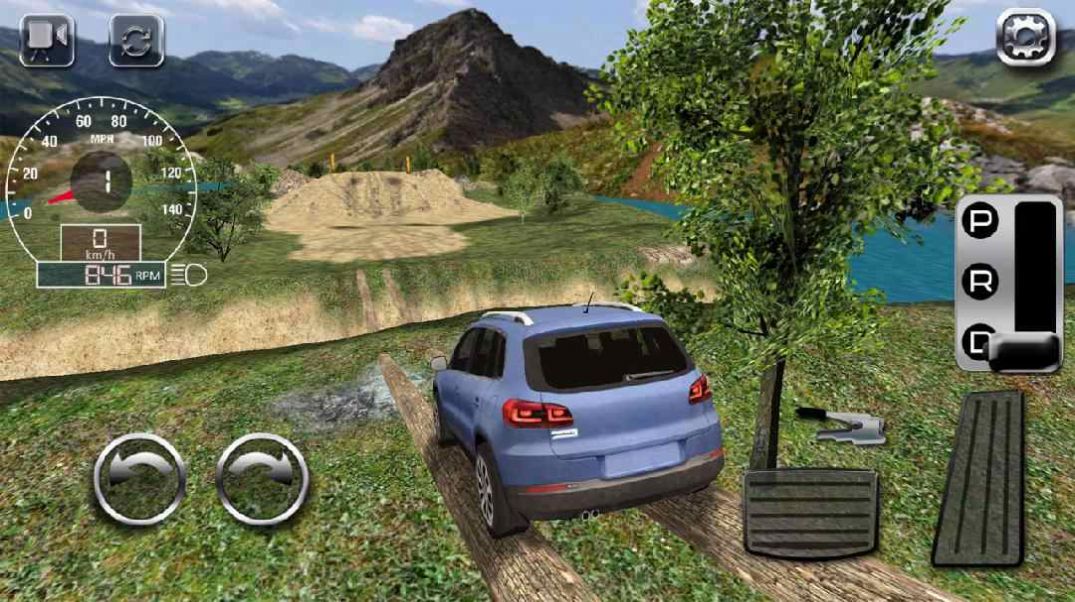Toggle the handbrake lever icon
This screenshot has height=602, width=1075.
[842, 425]
